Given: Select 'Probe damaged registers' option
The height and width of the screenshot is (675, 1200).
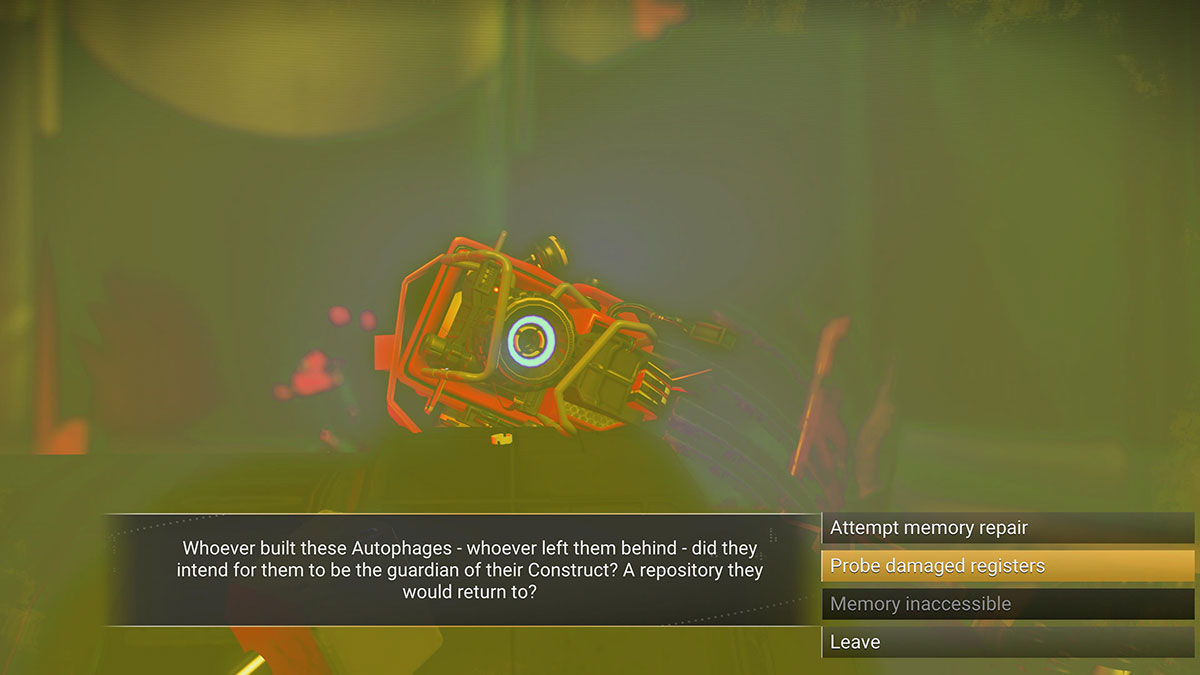Looking at the screenshot, I should pyautogui.click(x=1008, y=566).
